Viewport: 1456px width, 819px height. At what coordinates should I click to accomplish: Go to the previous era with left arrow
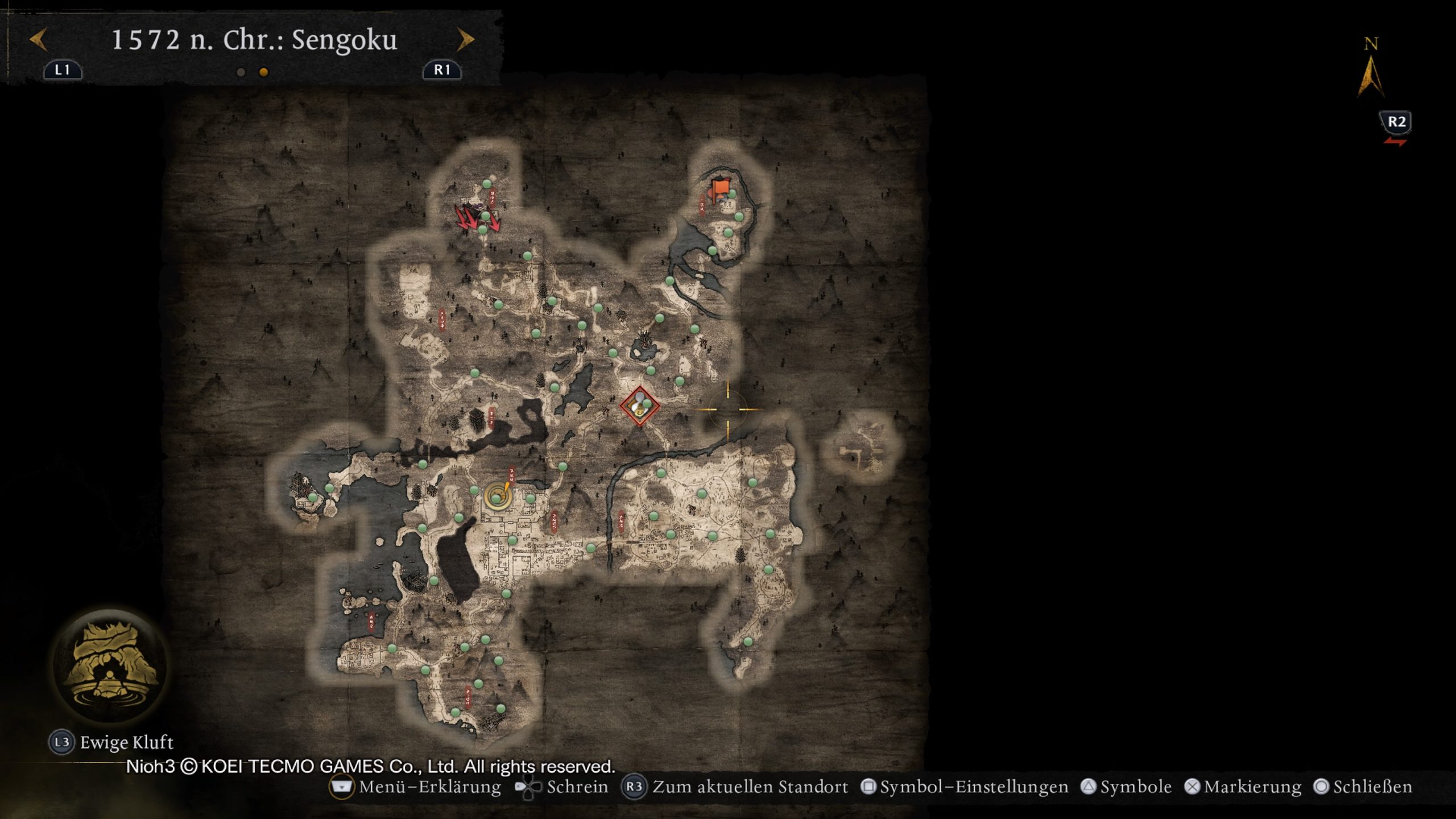click(x=39, y=40)
